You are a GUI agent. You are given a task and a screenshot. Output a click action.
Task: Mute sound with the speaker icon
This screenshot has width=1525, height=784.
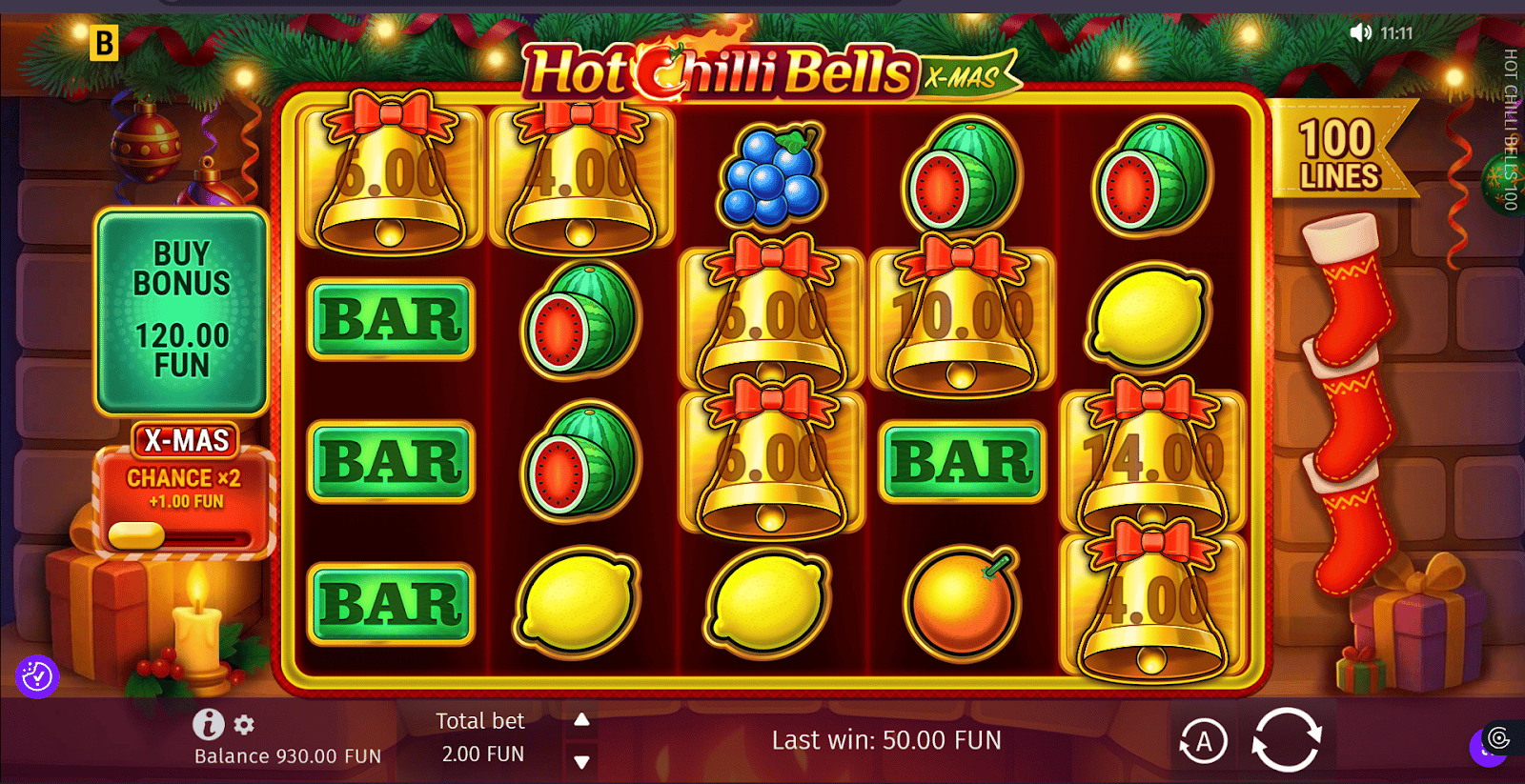click(1360, 33)
